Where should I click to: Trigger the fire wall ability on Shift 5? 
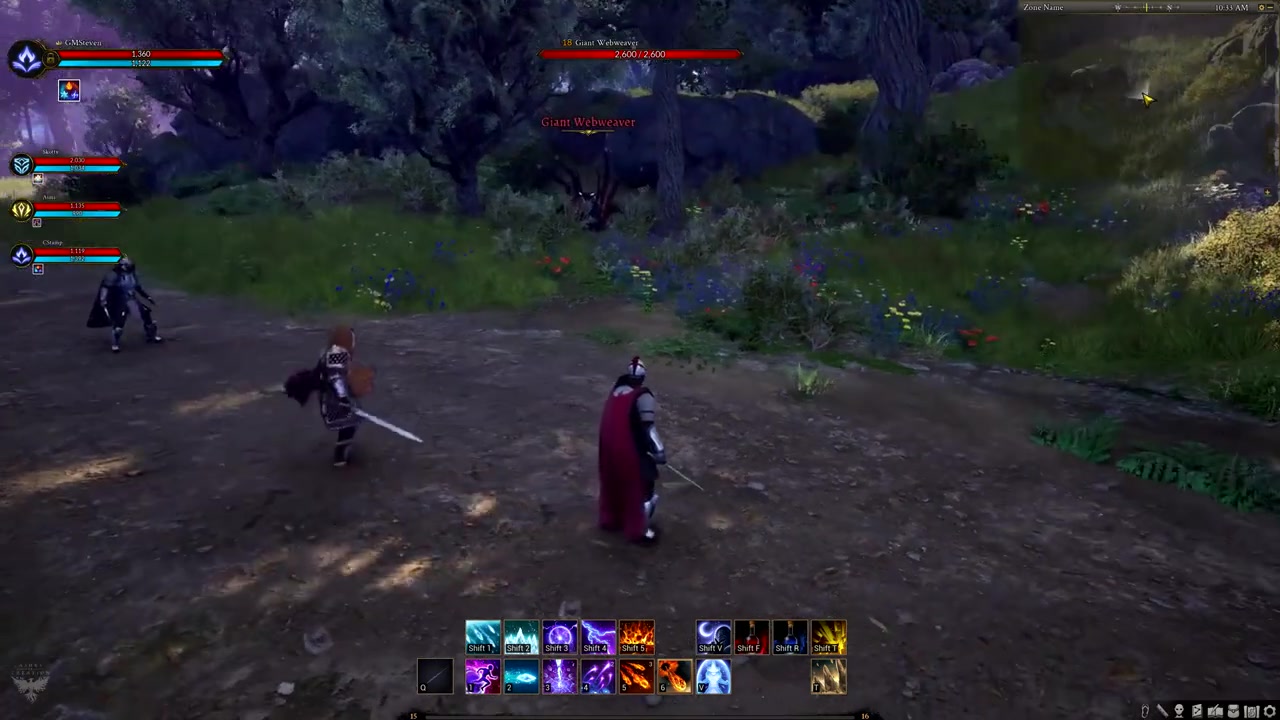point(636,636)
